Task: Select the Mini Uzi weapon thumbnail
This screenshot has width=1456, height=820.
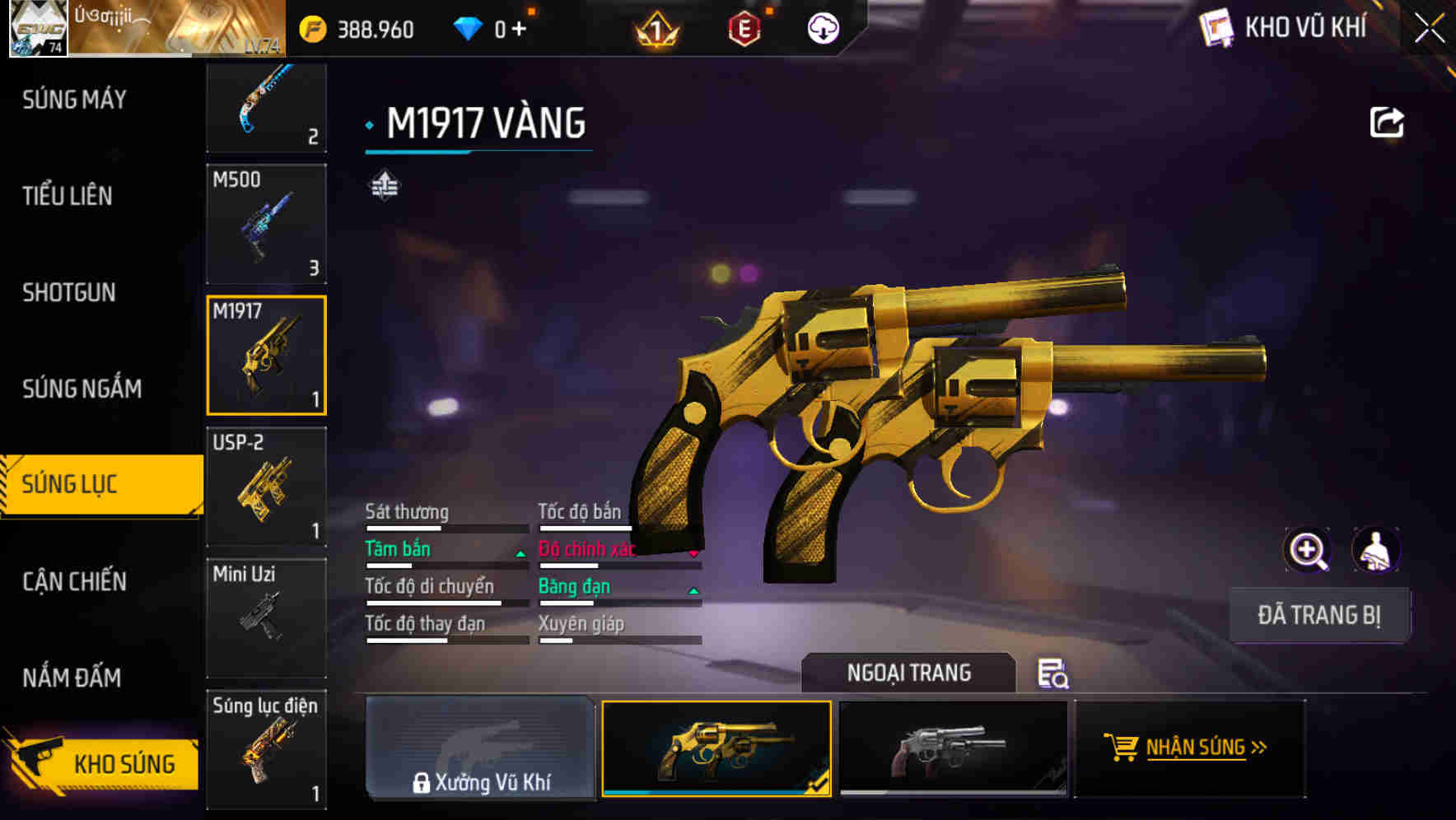Action: click(x=266, y=616)
